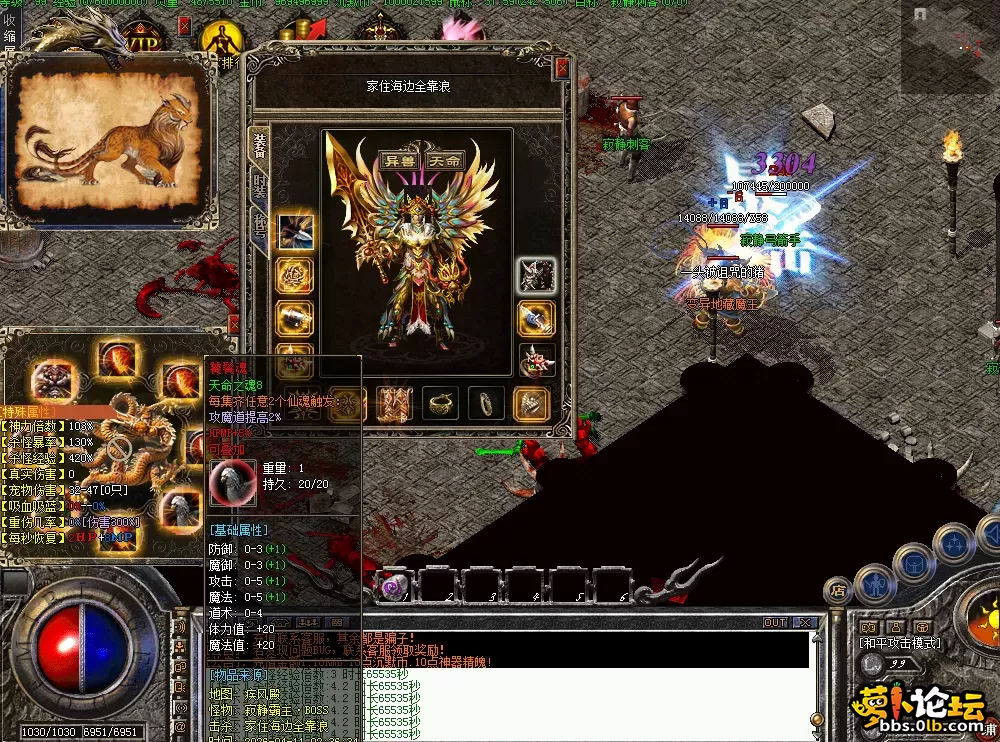Open the yellow figure ranking icon
1000x742 pixels.
coord(220,40)
